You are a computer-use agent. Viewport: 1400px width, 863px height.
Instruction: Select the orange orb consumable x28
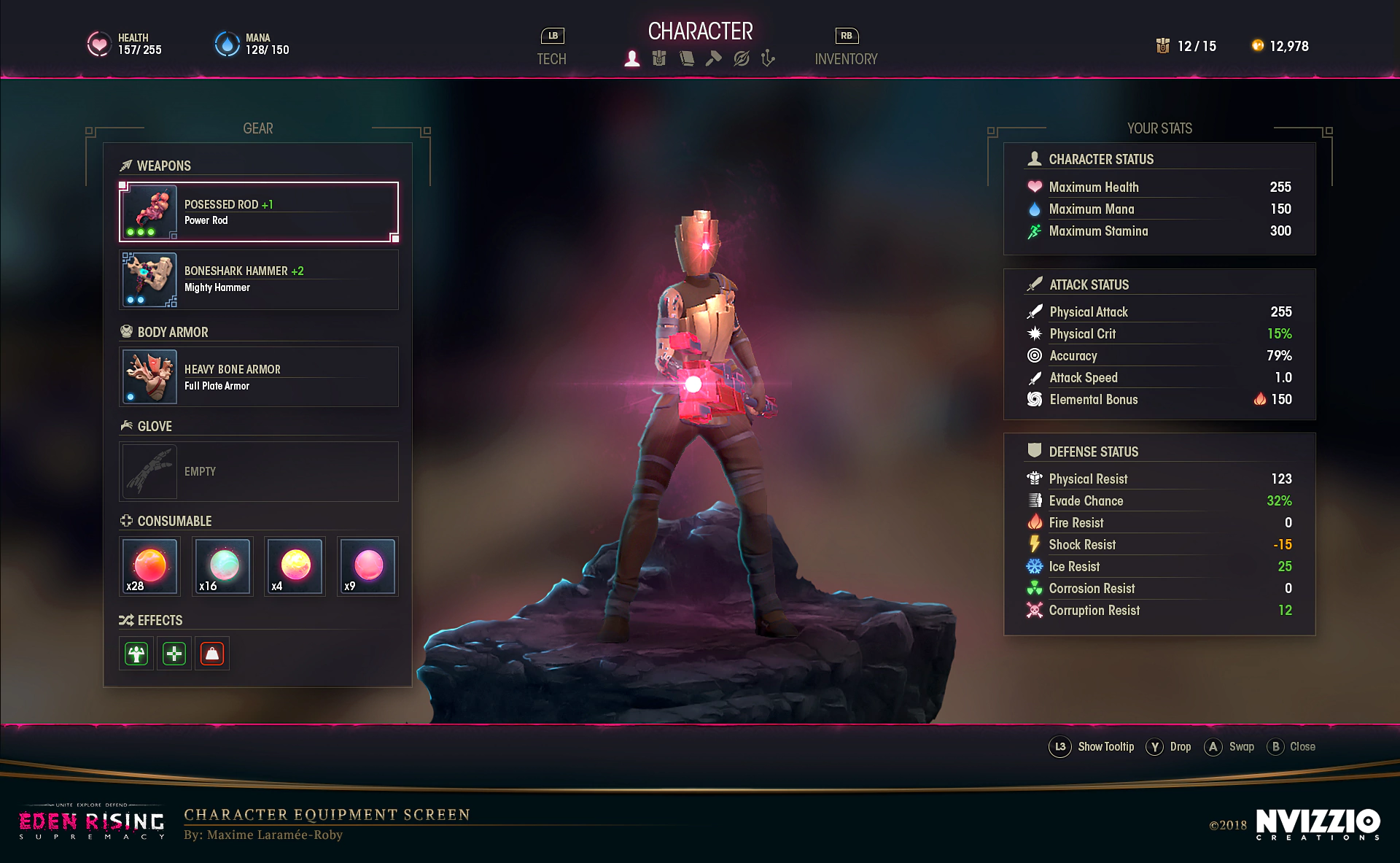[149, 566]
